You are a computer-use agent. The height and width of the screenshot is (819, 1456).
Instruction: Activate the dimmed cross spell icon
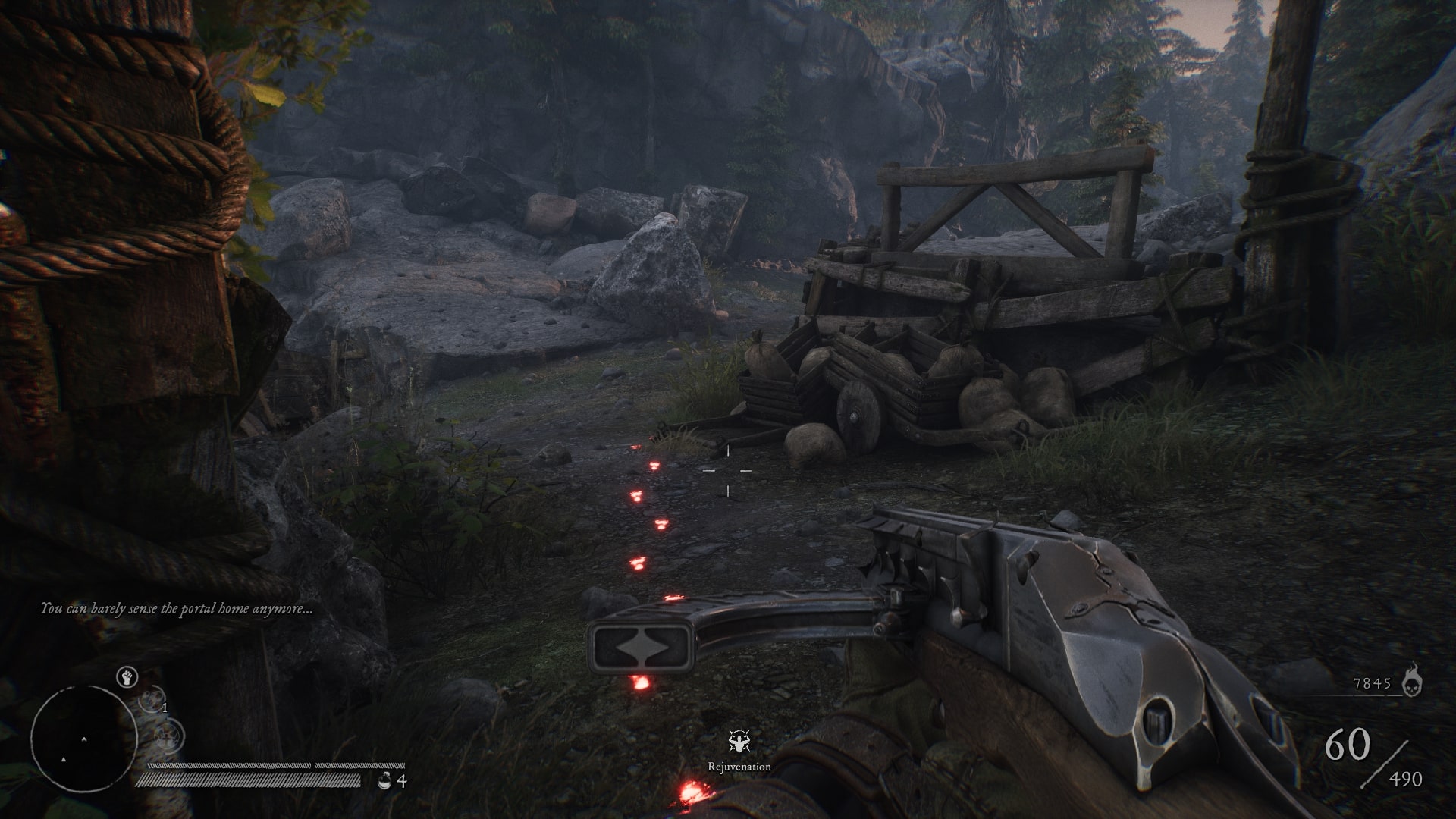[168, 735]
